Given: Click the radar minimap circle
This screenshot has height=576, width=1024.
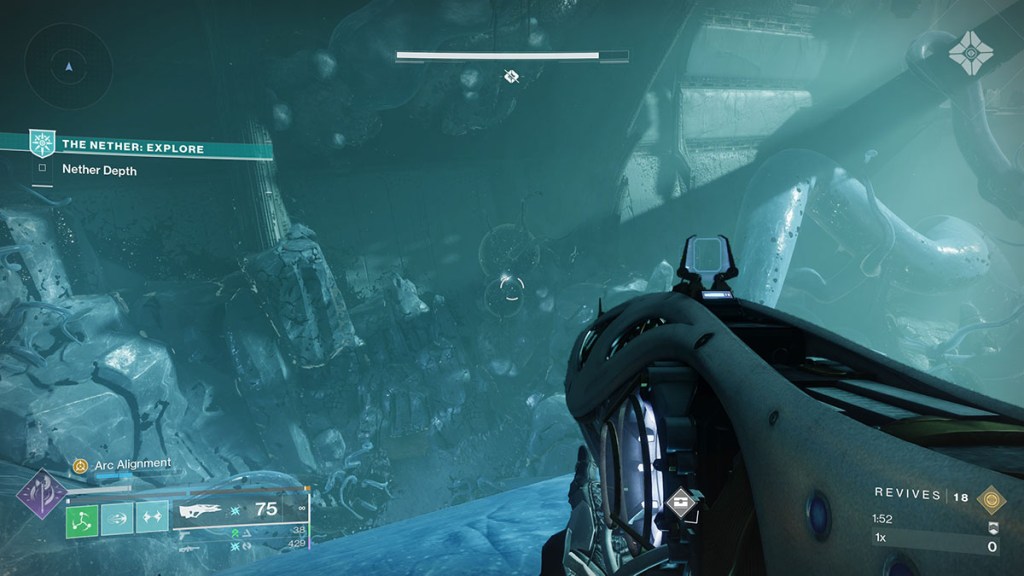Looking at the screenshot, I should (68, 66).
